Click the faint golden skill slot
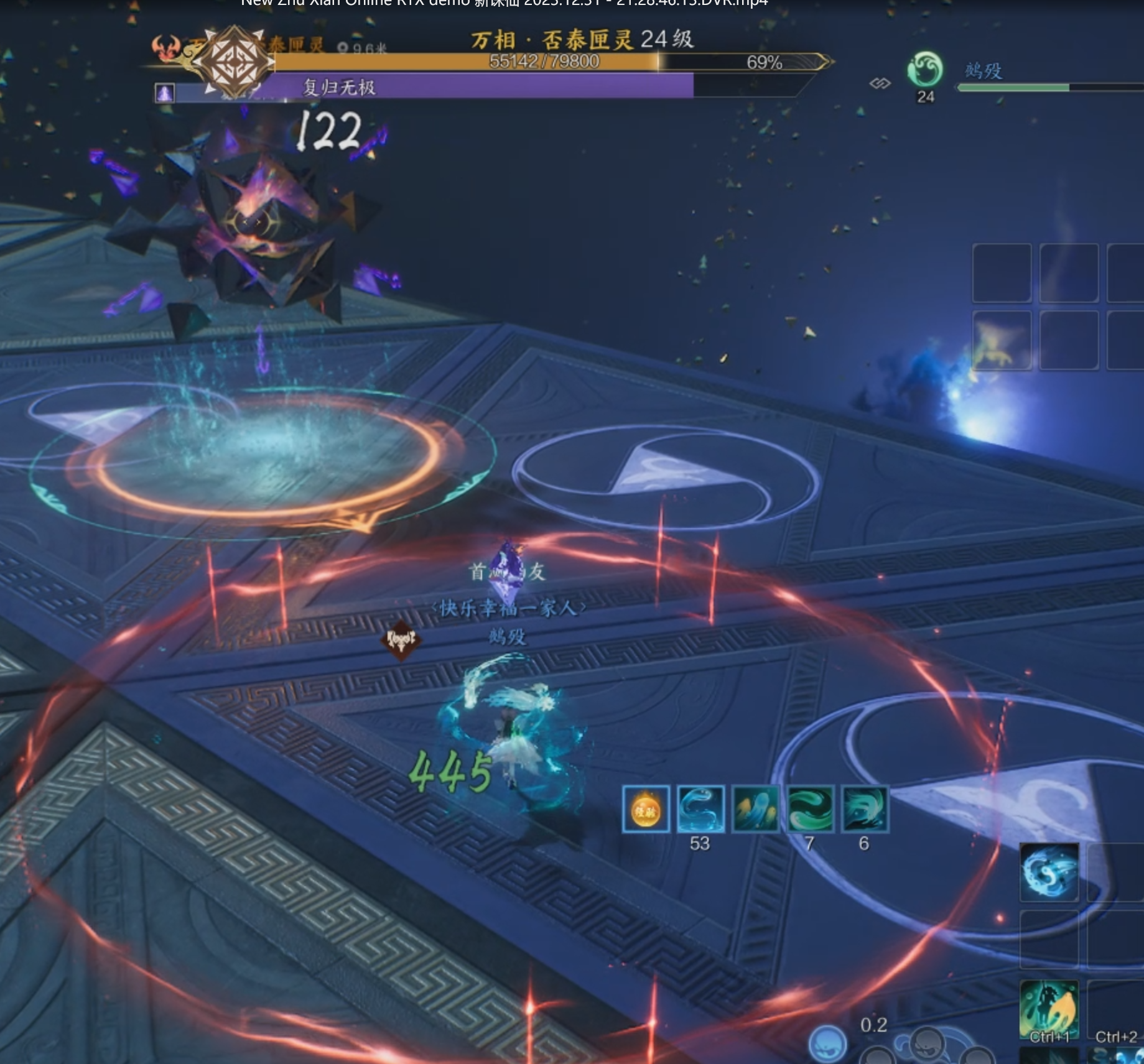Screen dimensions: 1144x1064 1002,341
